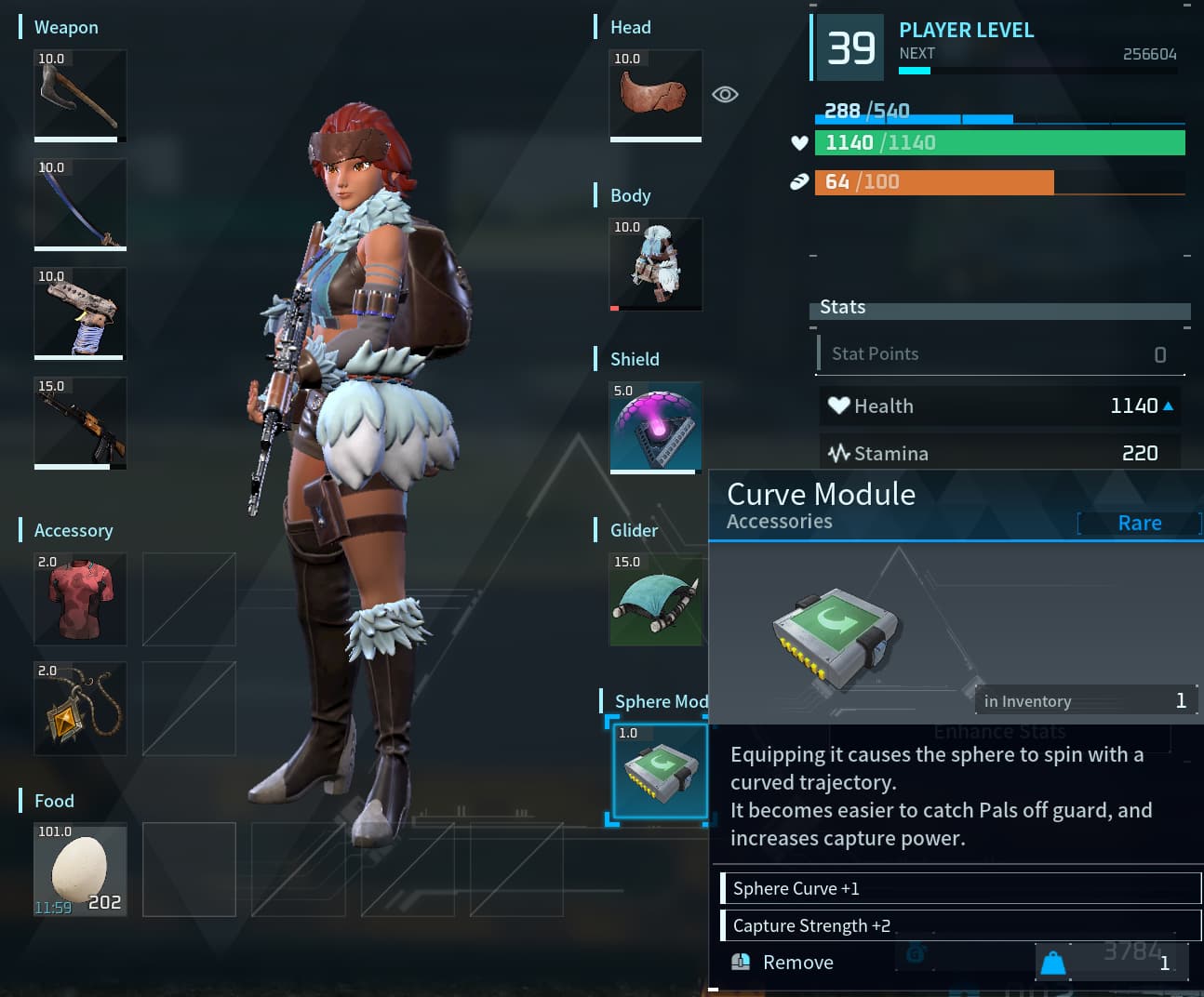Equip the assault rifle weapon slot
Screen dimensions: 1204x997
click(x=80, y=423)
